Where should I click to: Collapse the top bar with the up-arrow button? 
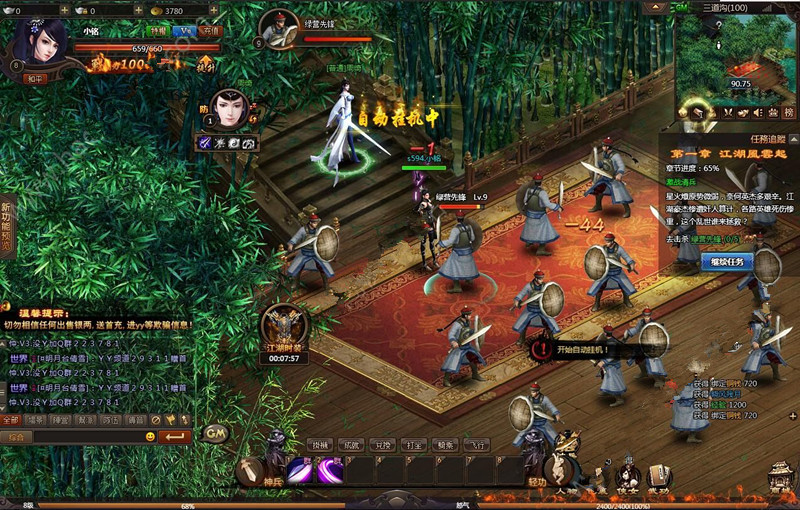[x=657, y=8]
